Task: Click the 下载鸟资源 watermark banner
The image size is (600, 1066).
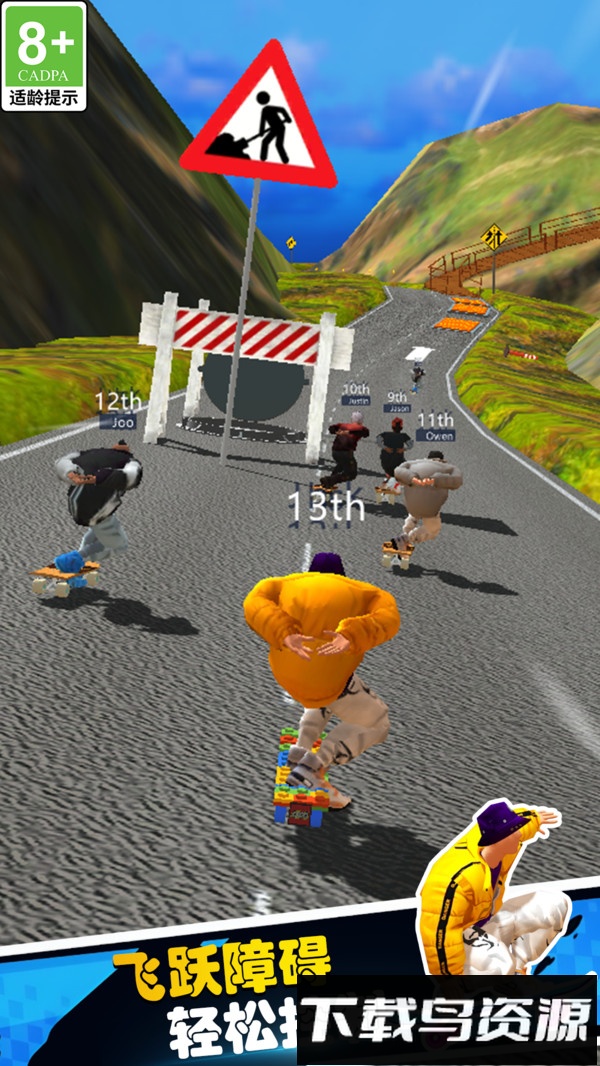Action: pyautogui.click(x=448, y=1020)
